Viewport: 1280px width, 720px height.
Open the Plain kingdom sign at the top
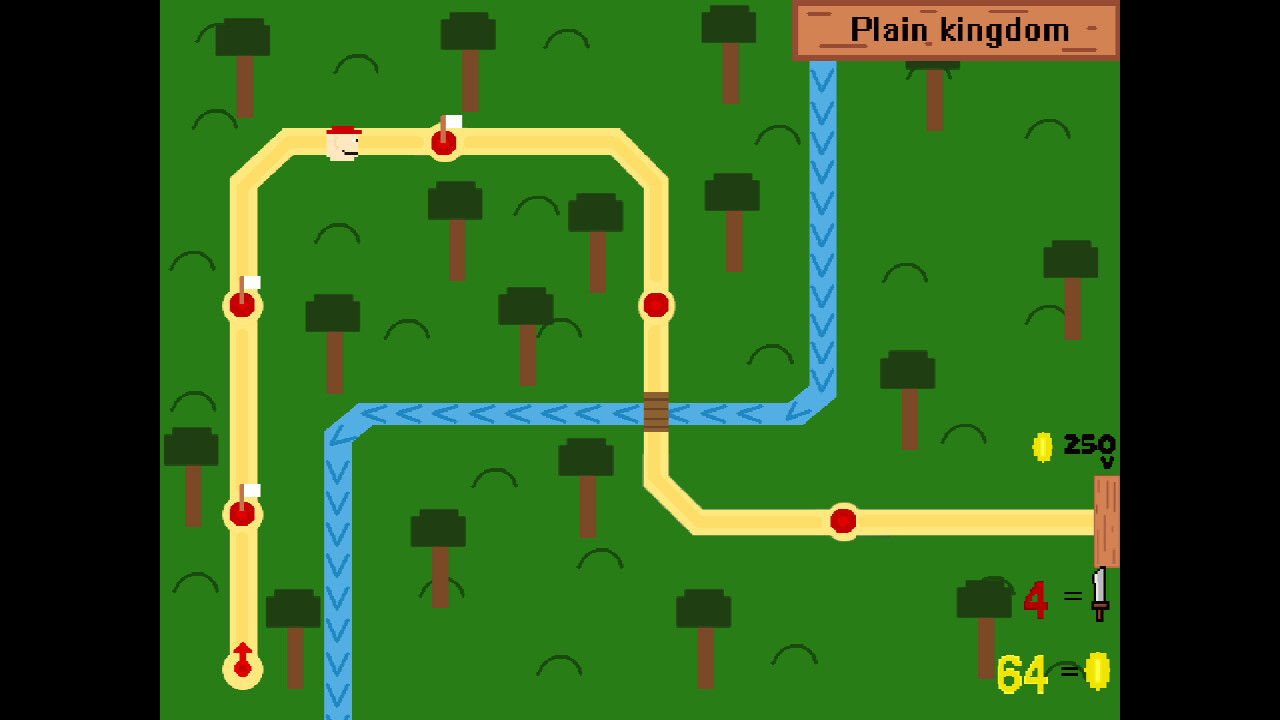click(957, 30)
